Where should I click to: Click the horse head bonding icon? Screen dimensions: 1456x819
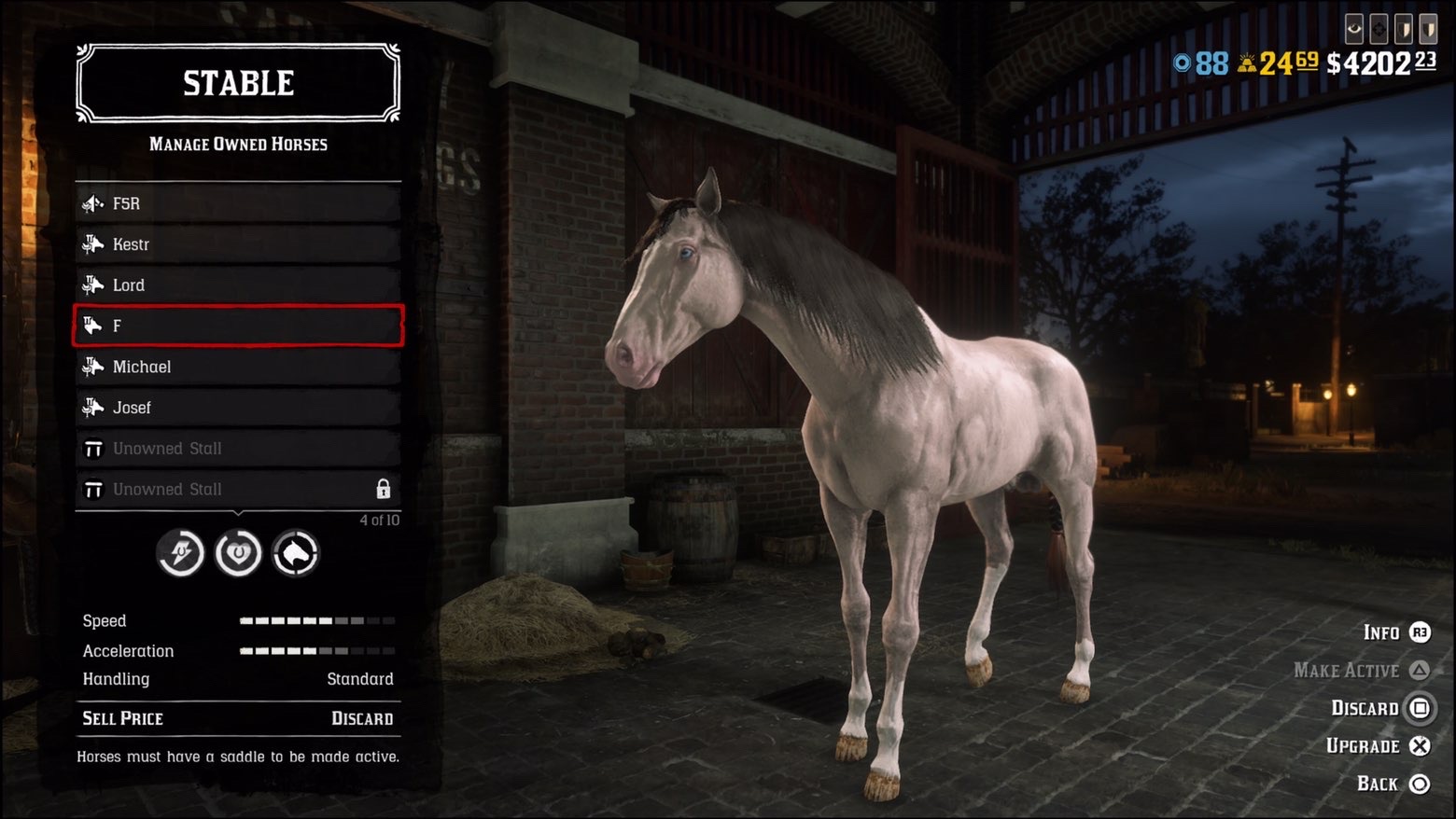click(296, 554)
